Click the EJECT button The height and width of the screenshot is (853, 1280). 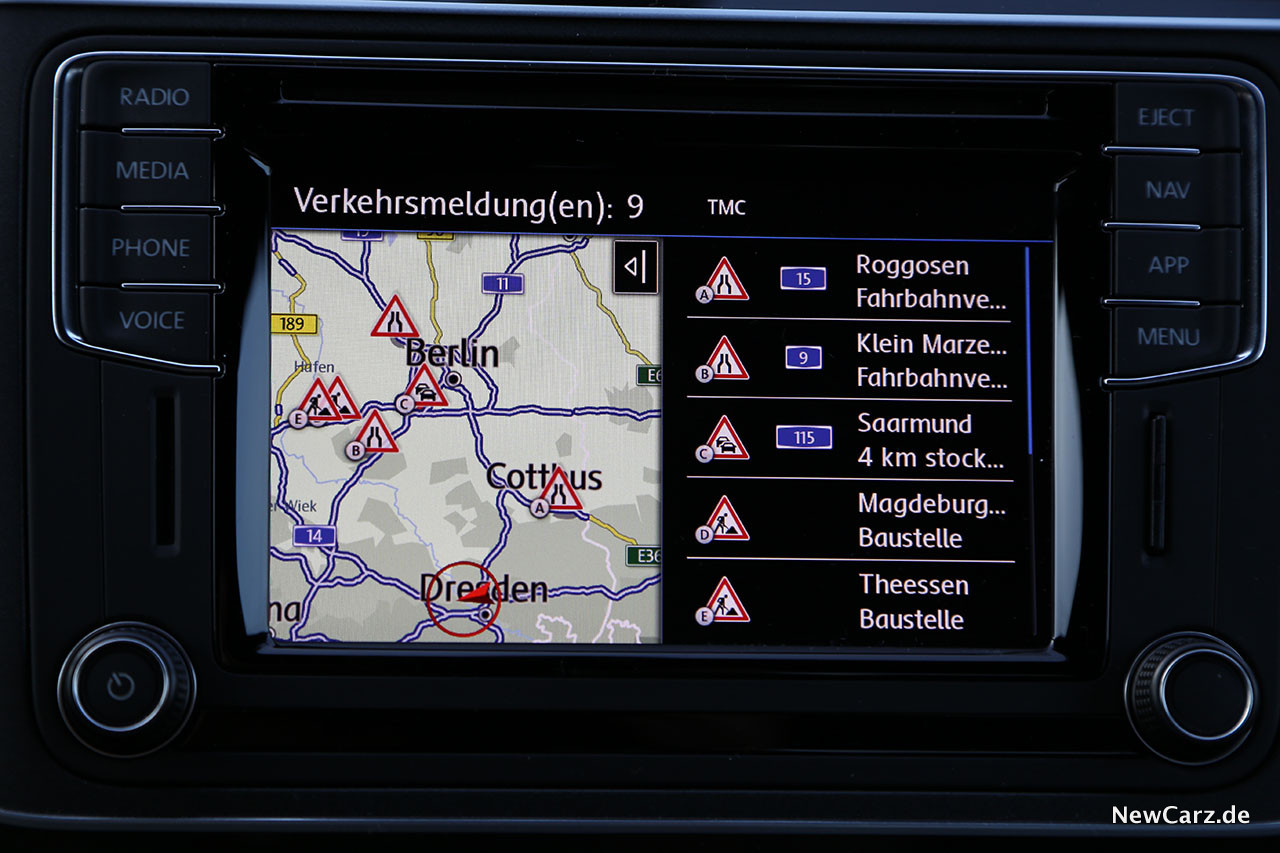click(x=1165, y=118)
